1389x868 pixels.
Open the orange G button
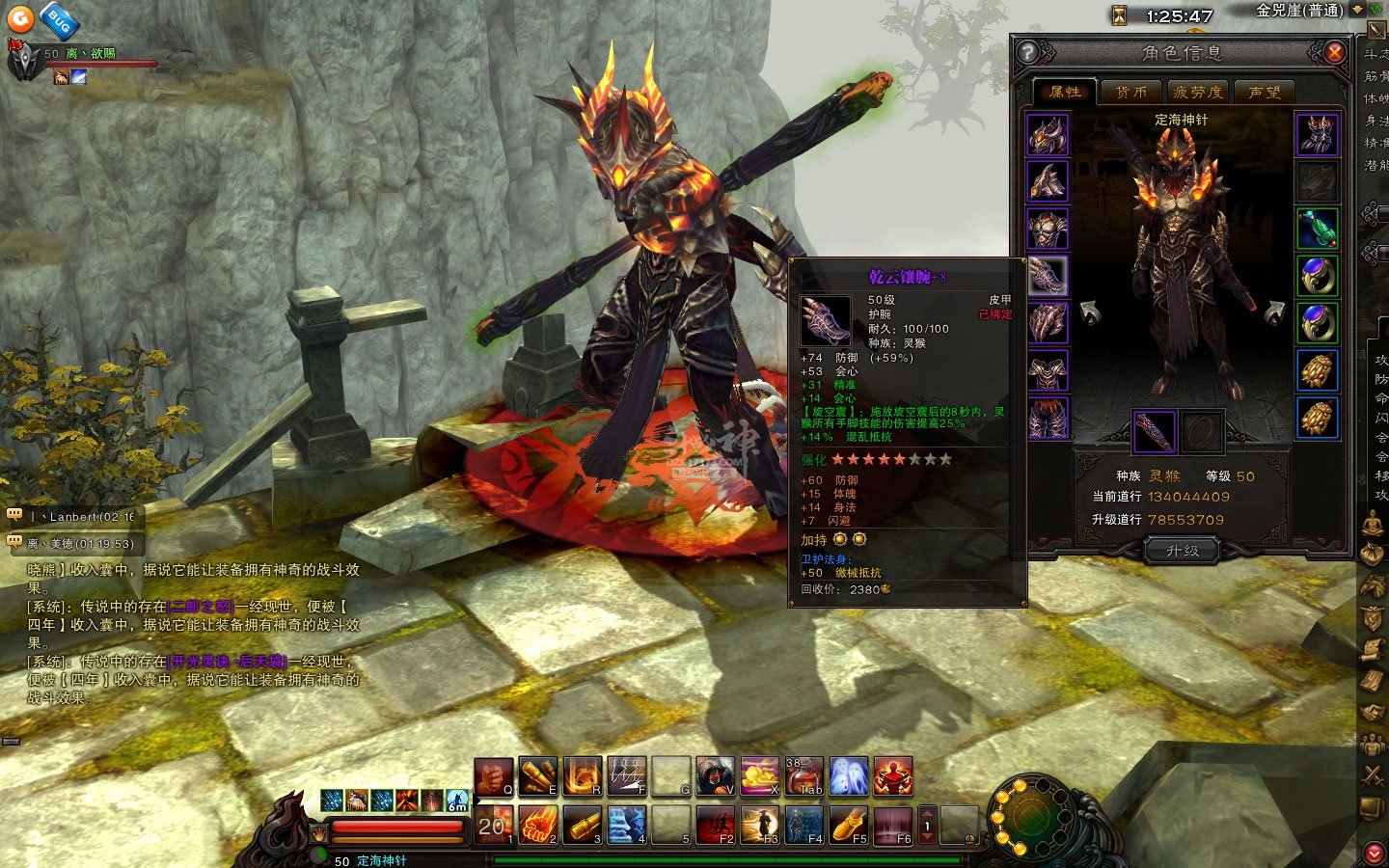click(x=21, y=17)
